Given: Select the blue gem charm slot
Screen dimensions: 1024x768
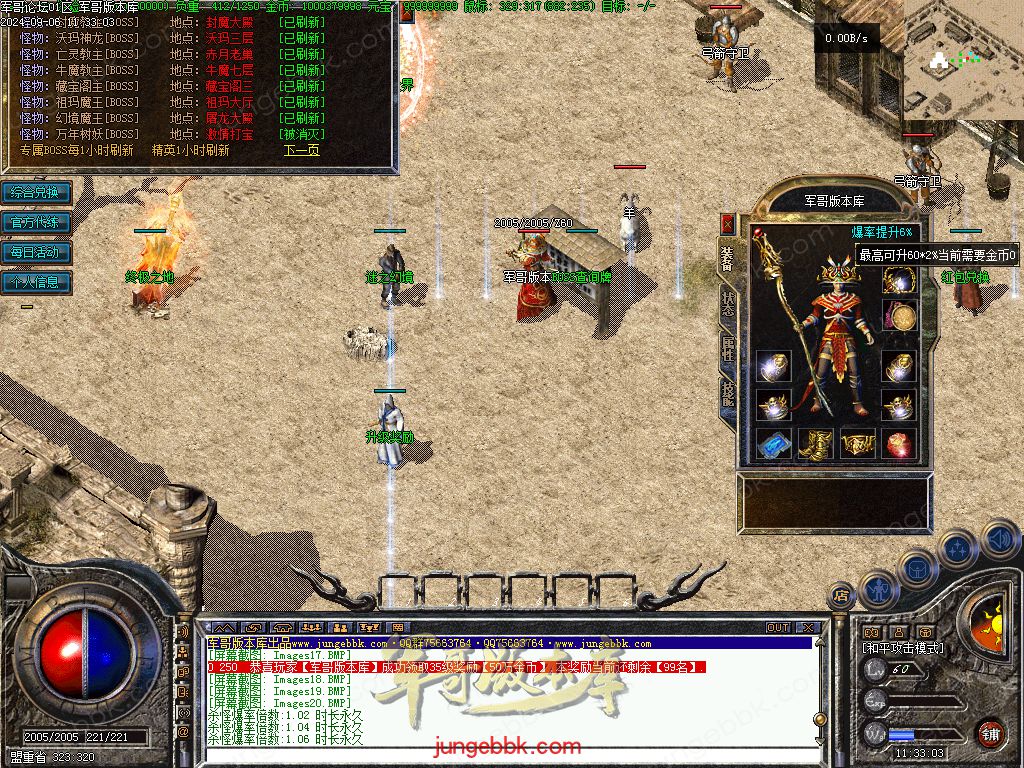Looking at the screenshot, I should pyautogui.click(x=773, y=444).
